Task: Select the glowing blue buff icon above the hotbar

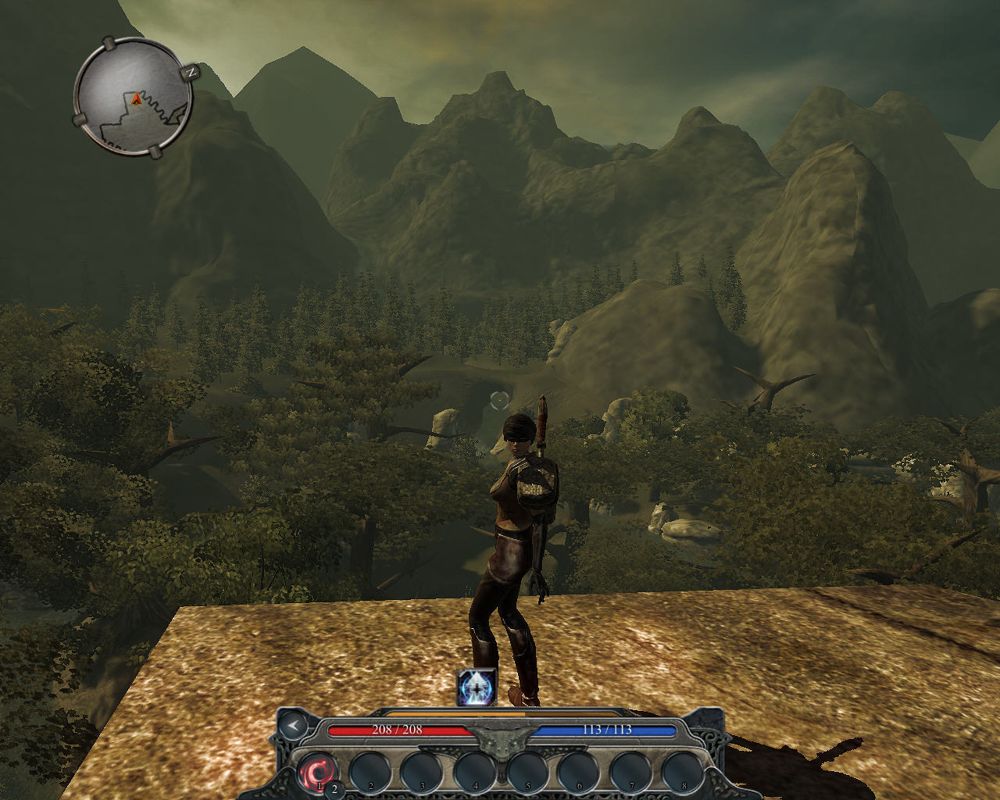Action: [476, 688]
